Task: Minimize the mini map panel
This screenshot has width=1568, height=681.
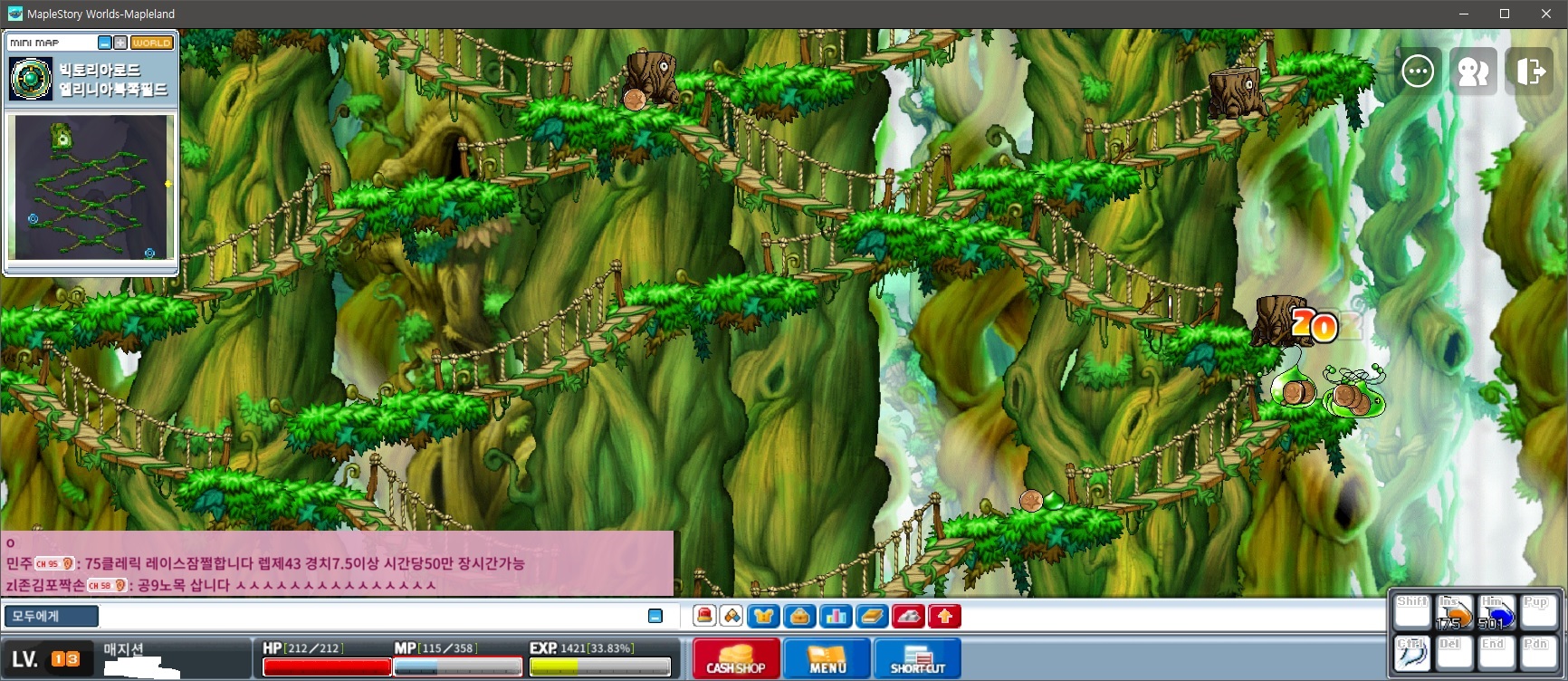Action: point(105,43)
